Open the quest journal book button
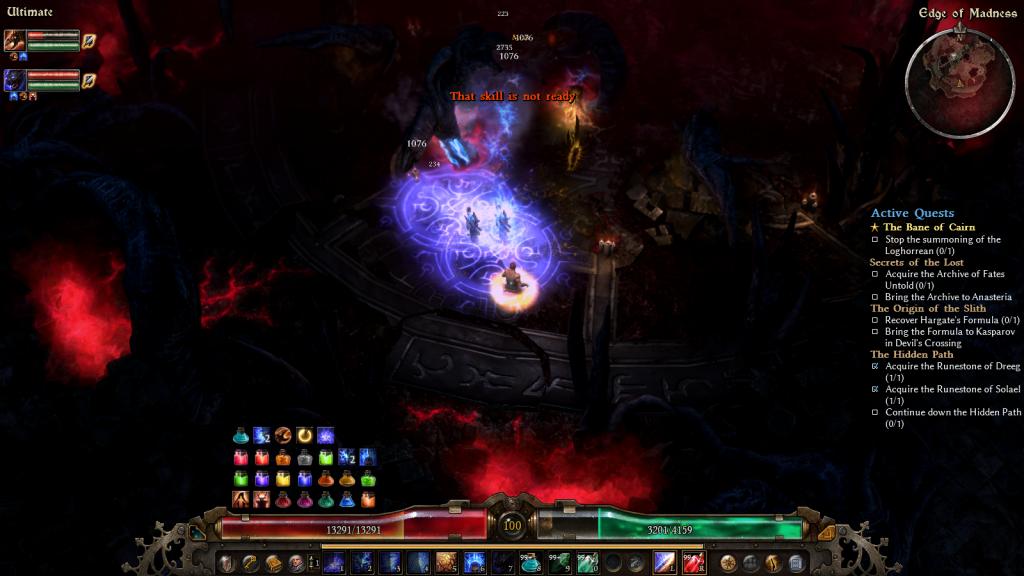 273,563
